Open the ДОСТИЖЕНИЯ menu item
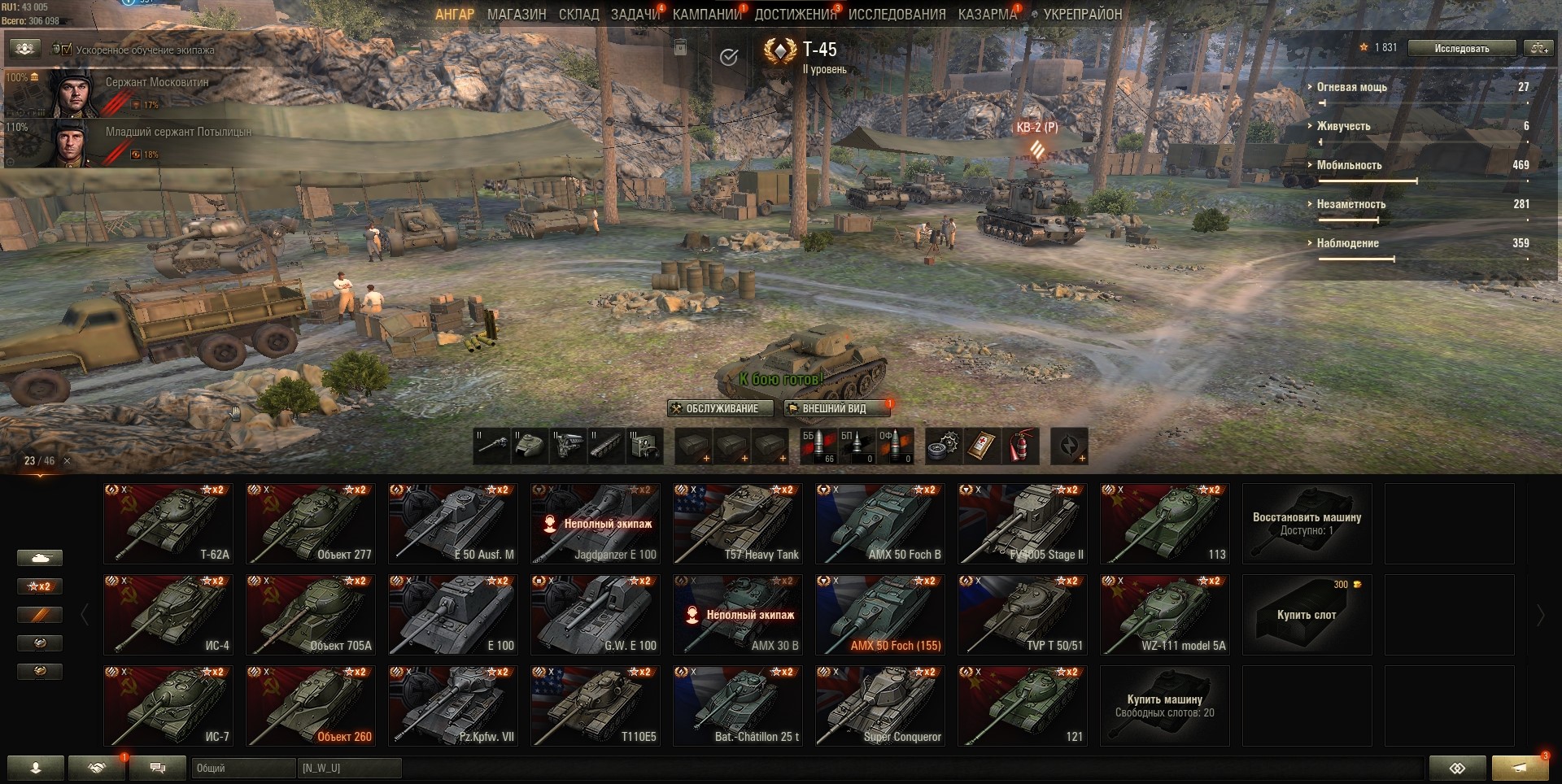This screenshot has width=1562, height=784. click(x=801, y=14)
